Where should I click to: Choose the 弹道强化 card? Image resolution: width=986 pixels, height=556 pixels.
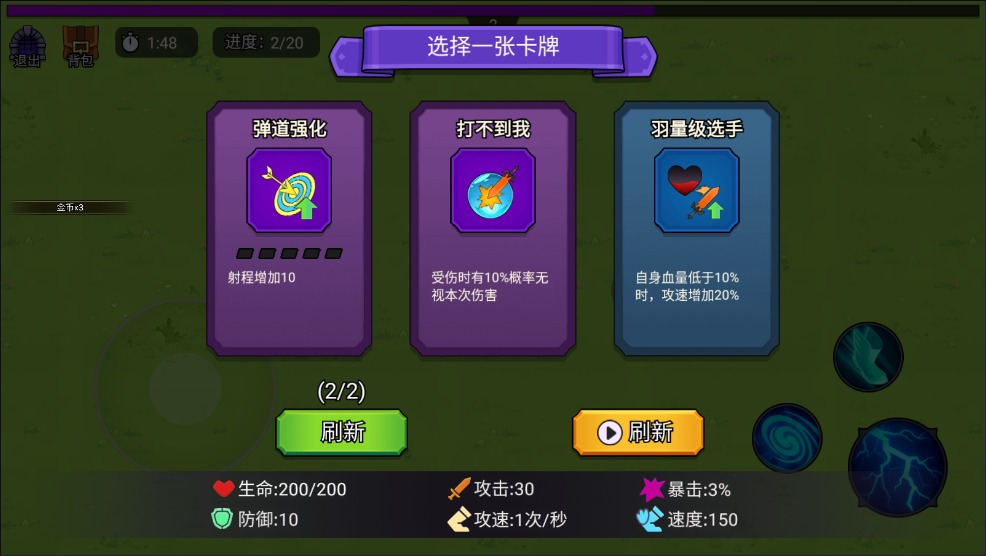tap(289, 228)
